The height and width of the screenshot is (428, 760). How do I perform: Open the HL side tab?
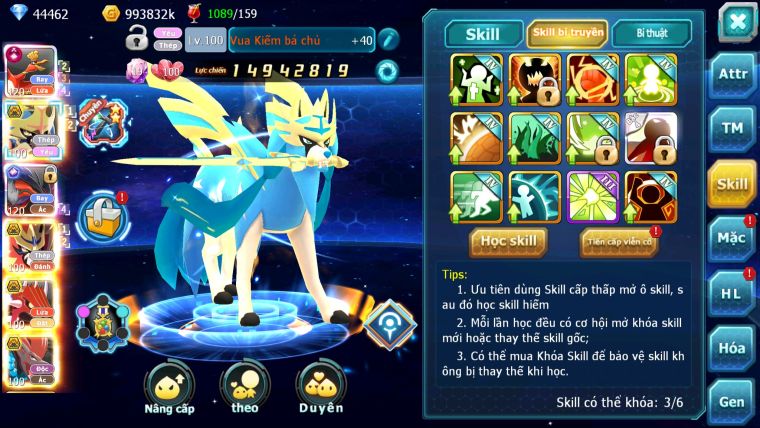tap(731, 293)
